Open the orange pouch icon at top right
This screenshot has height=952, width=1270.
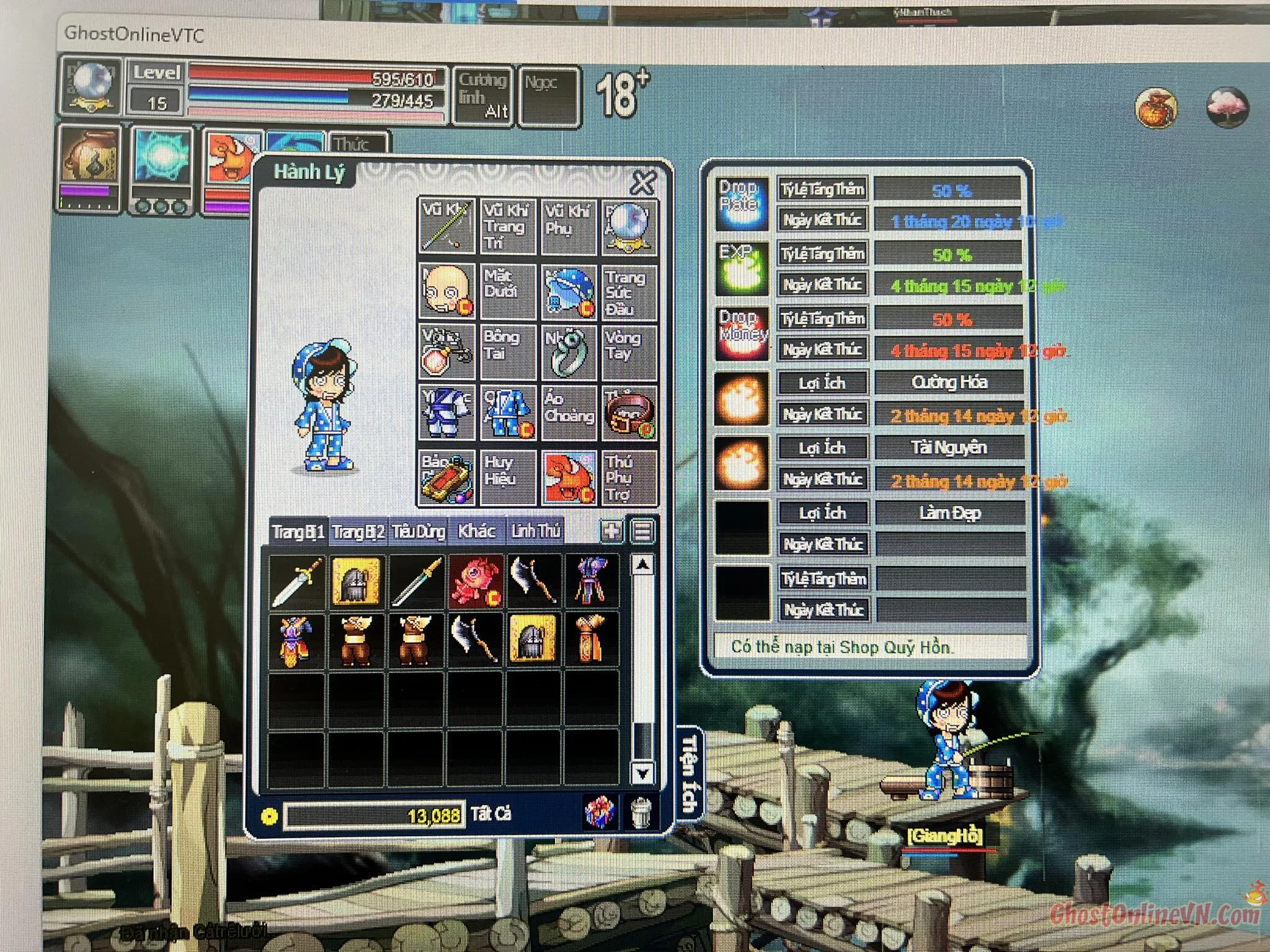tap(1156, 108)
